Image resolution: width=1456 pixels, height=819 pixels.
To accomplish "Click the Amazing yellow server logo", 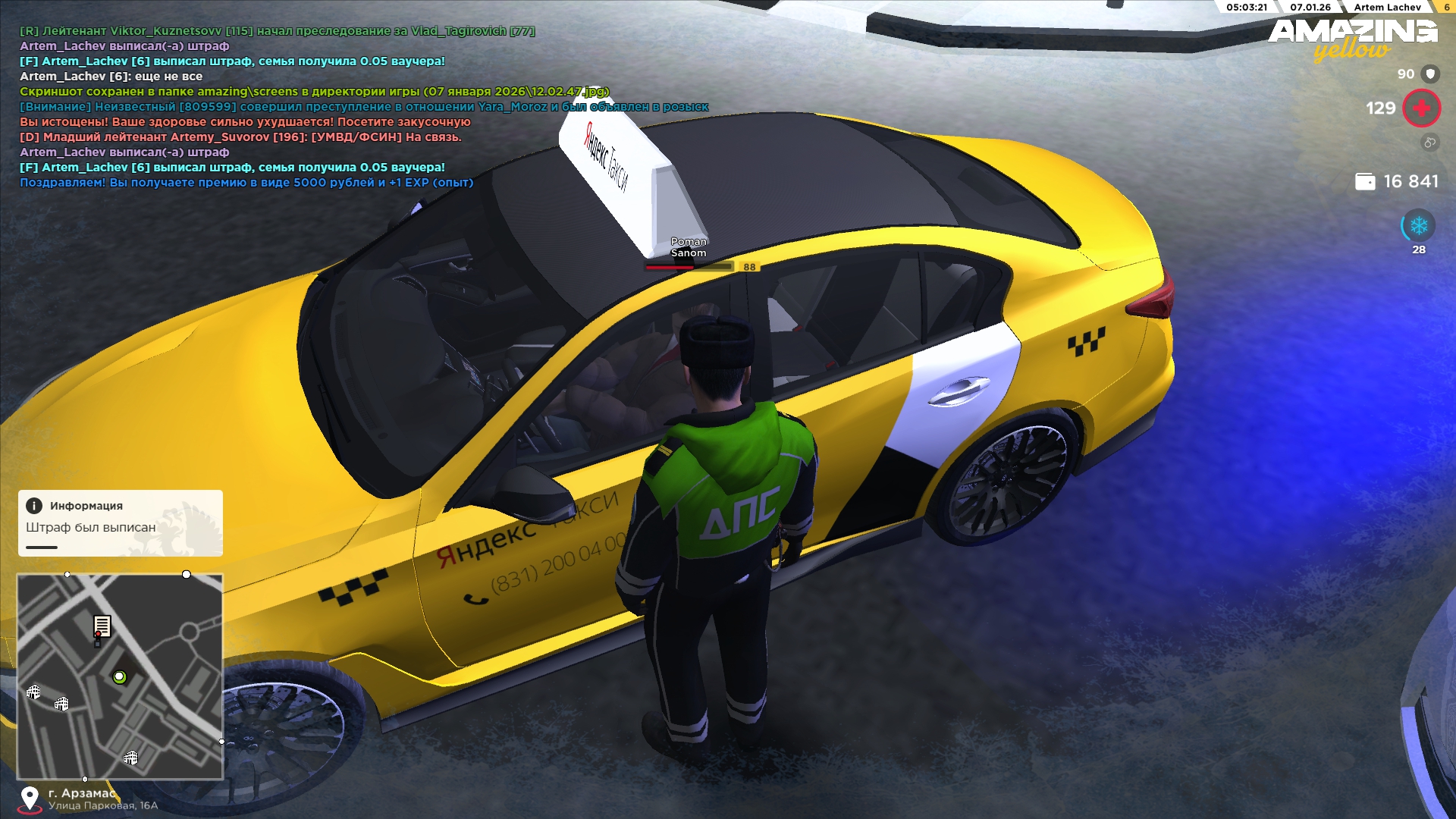I will (1353, 38).
